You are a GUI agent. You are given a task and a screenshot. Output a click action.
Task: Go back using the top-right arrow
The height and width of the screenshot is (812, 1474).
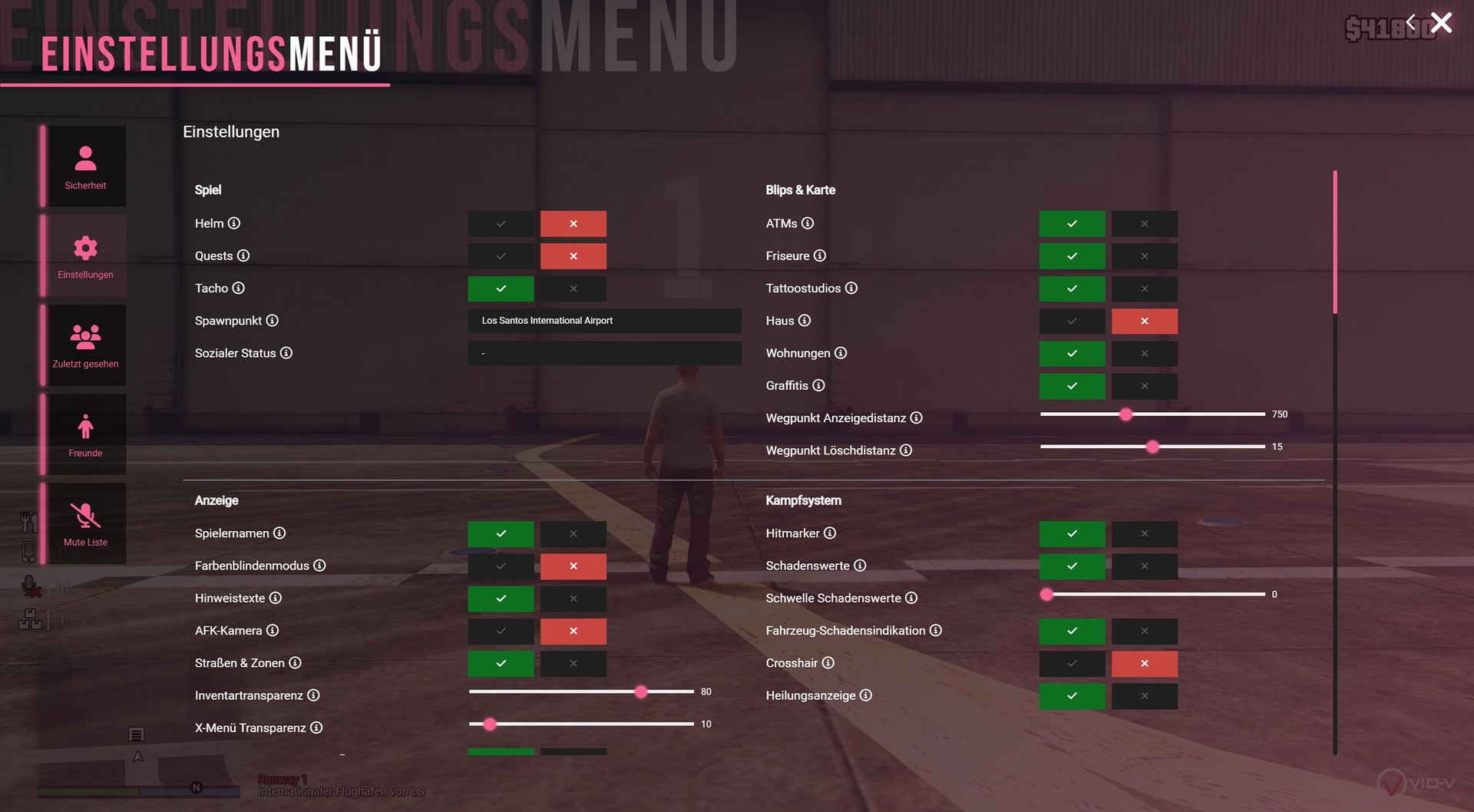pyautogui.click(x=1410, y=23)
